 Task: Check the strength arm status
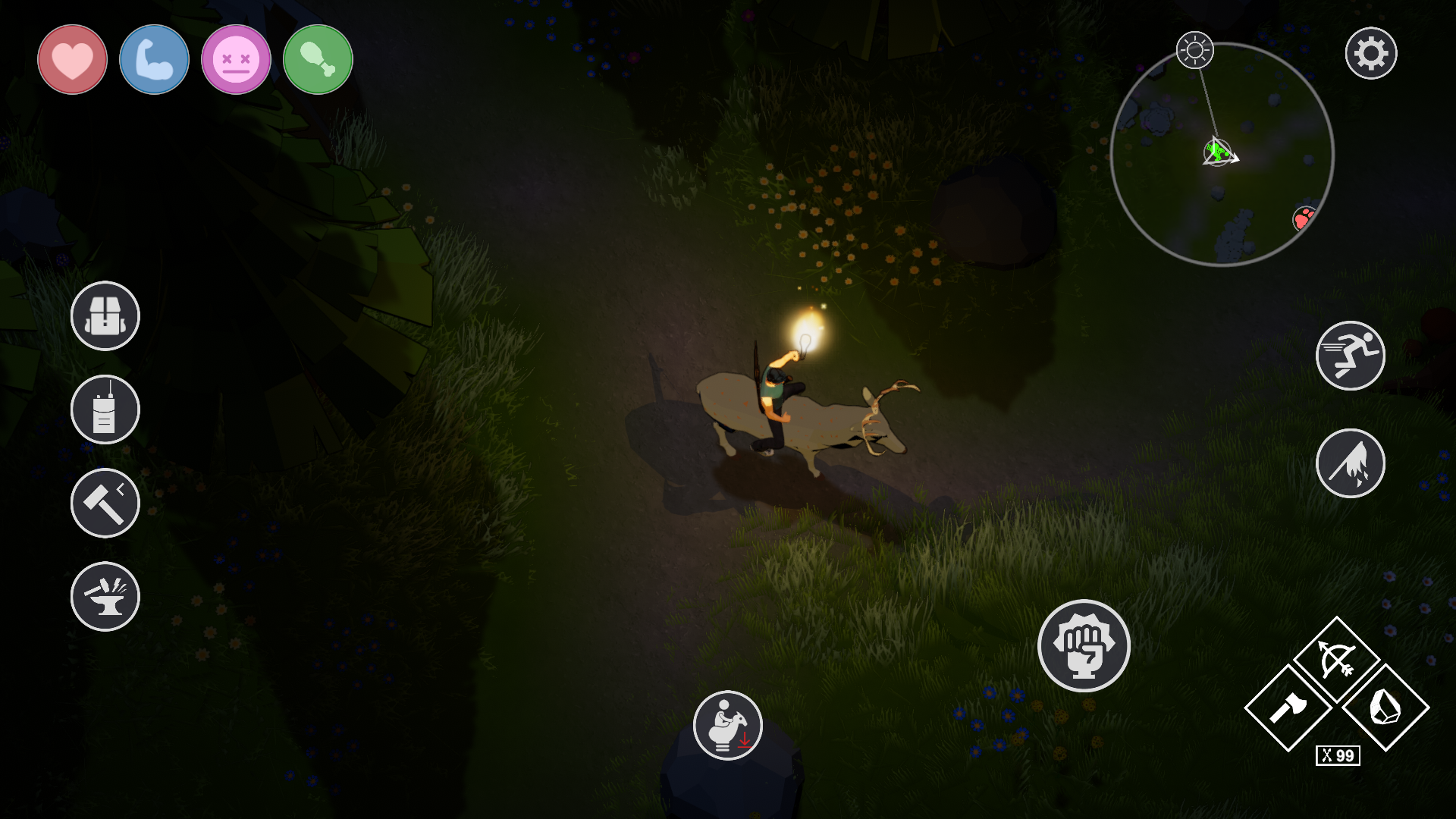coord(153,59)
